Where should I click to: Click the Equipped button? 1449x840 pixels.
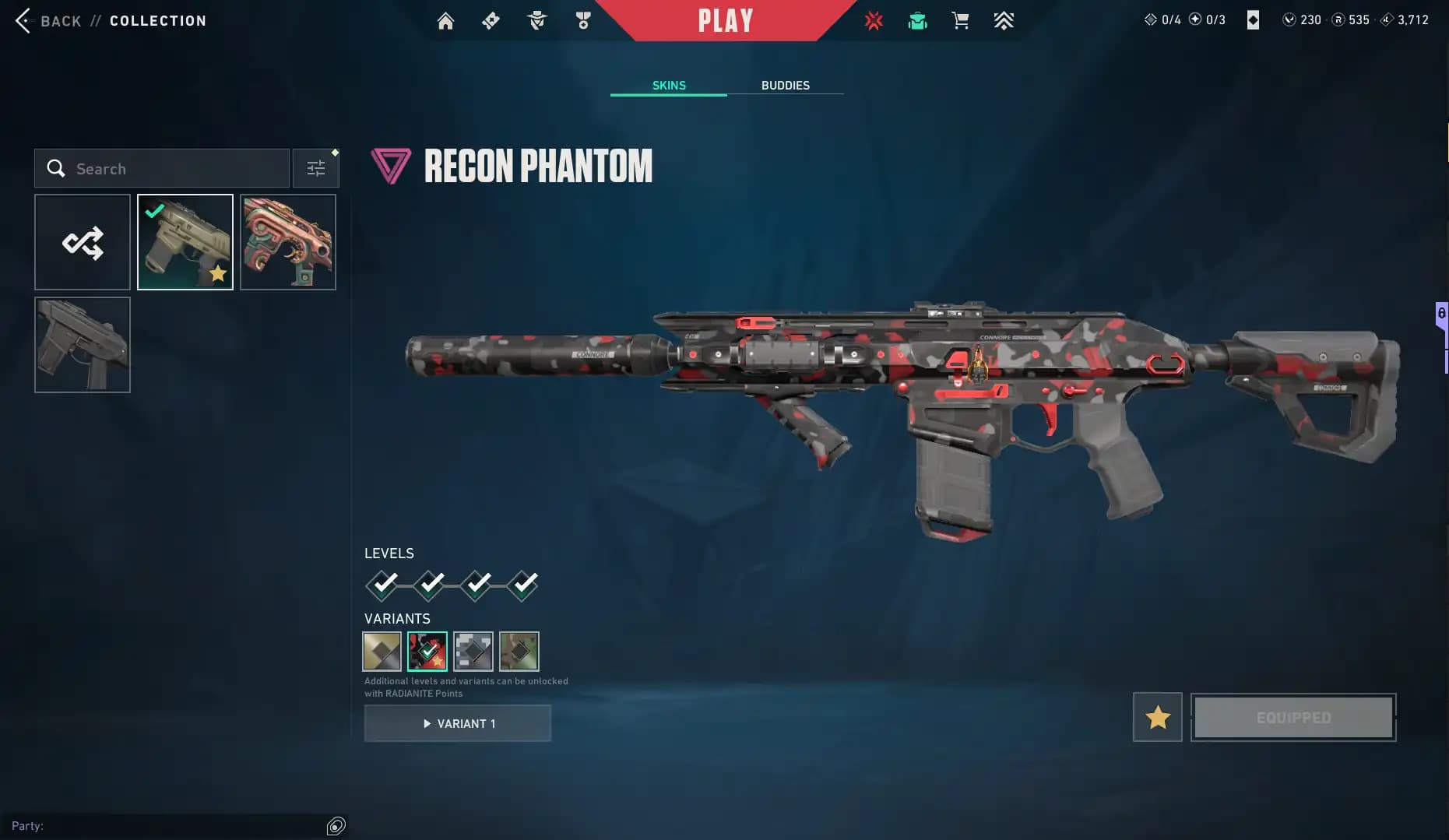tap(1292, 716)
